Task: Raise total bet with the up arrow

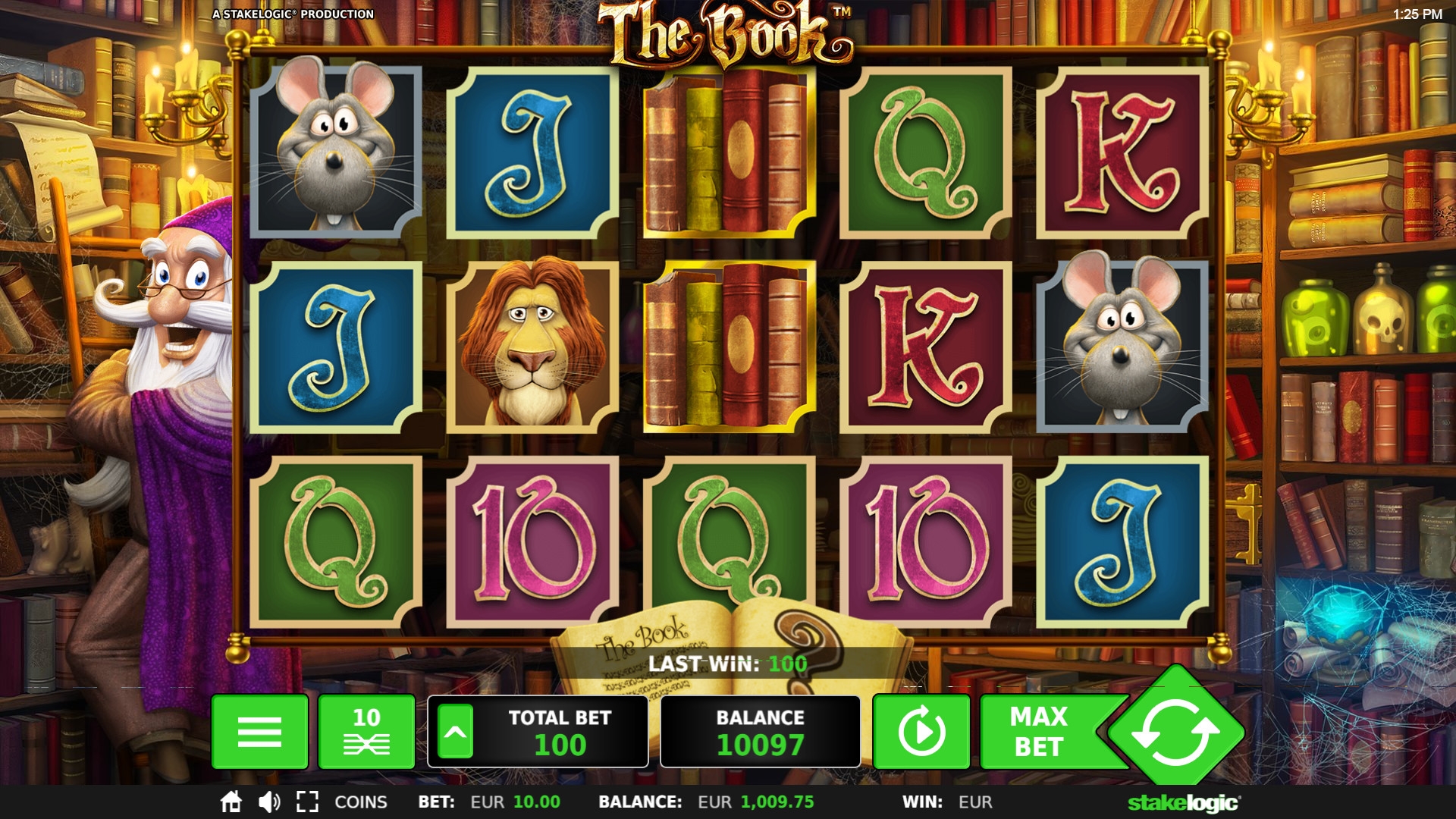Action: [455, 732]
